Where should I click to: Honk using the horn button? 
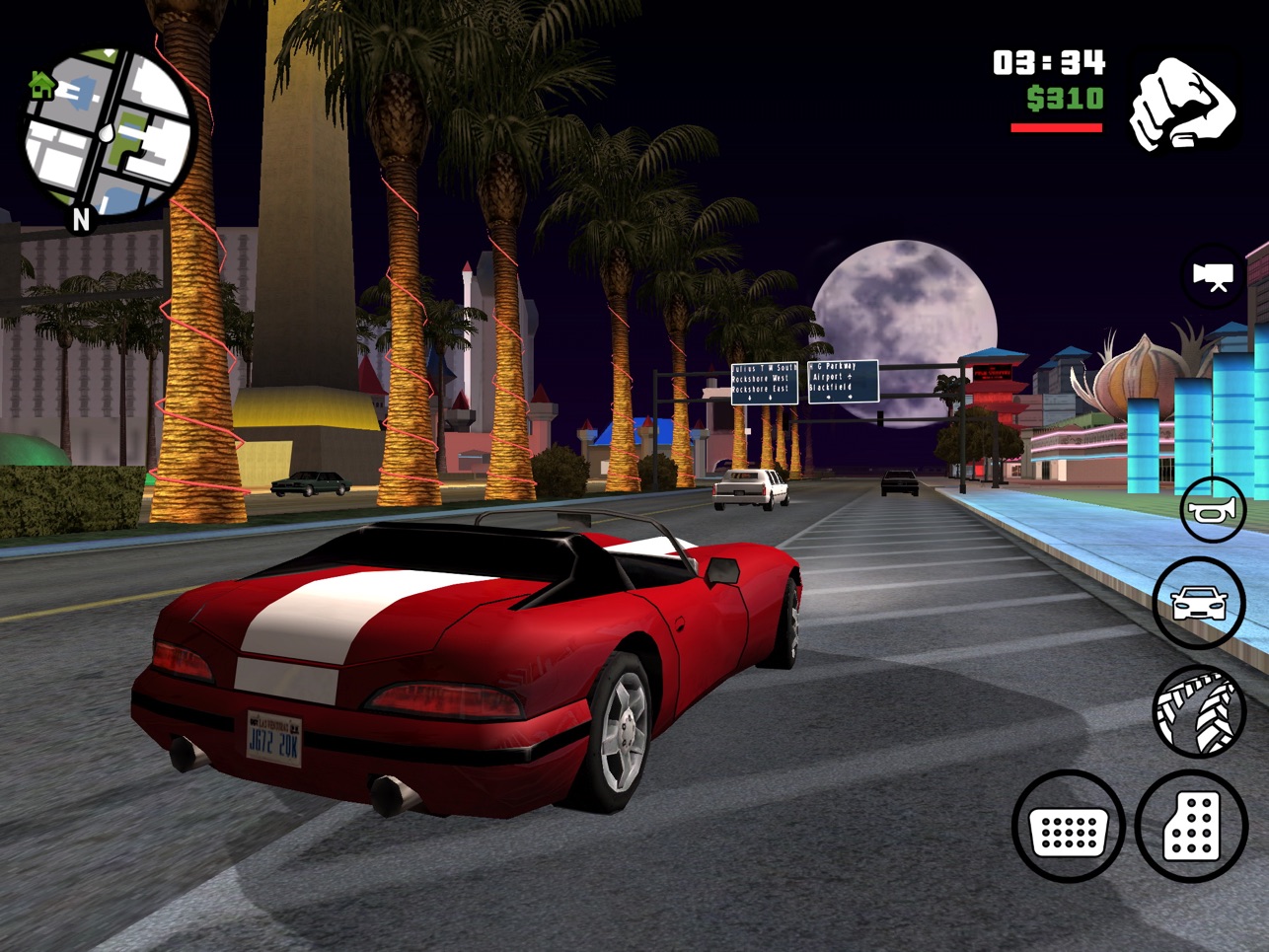tap(1213, 509)
